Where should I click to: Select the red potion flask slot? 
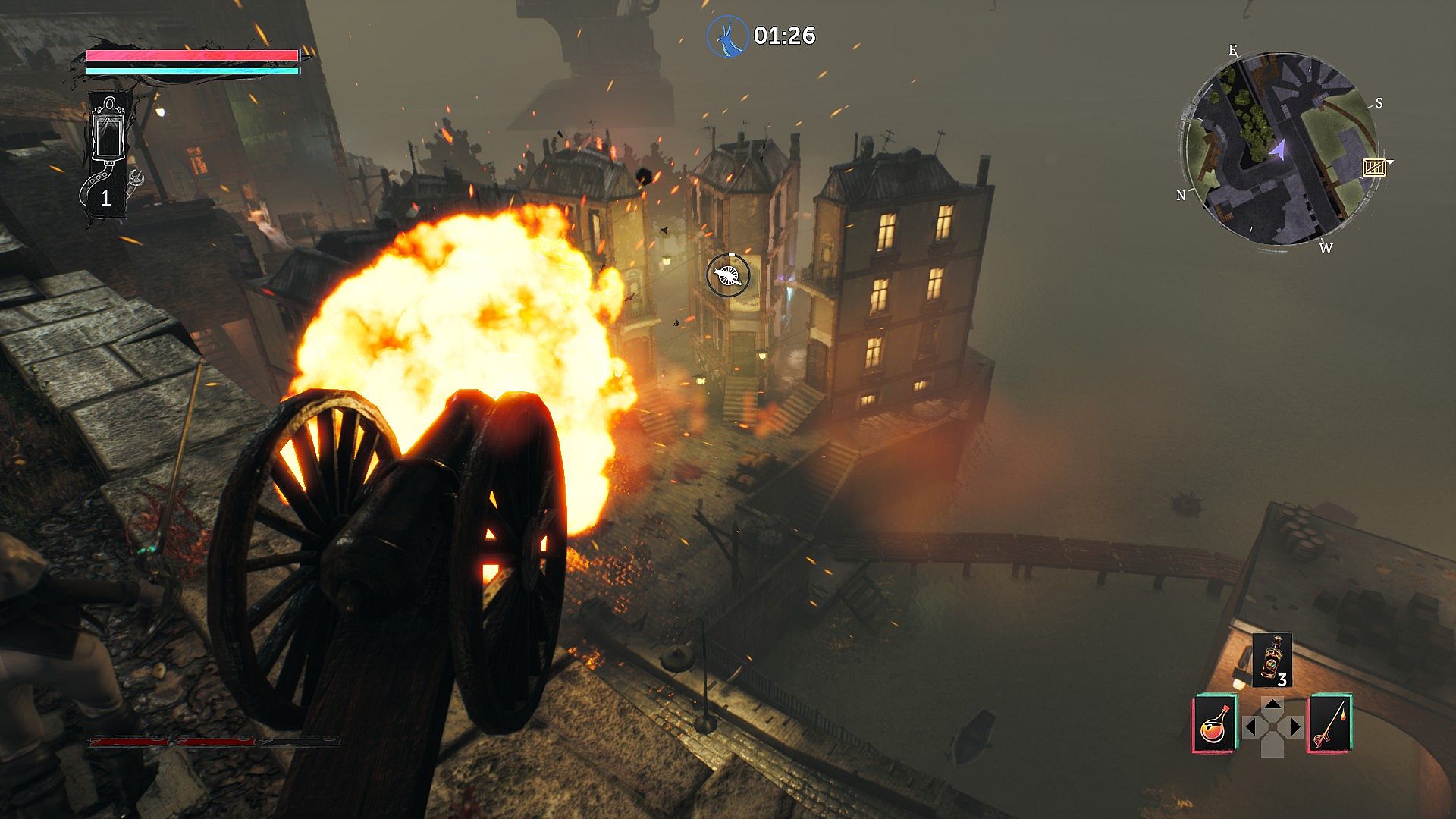point(1215,724)
